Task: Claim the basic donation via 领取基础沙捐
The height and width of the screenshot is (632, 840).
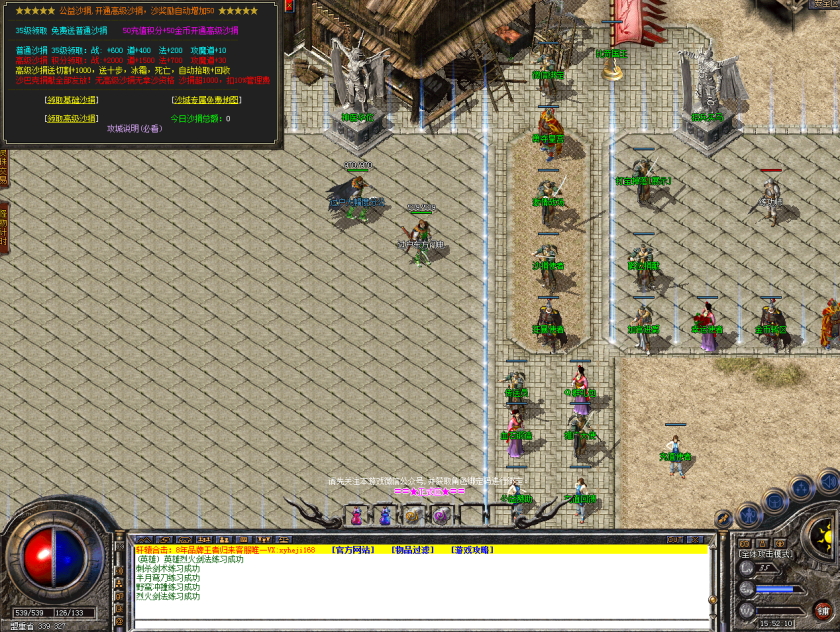Action: [71, 100]
